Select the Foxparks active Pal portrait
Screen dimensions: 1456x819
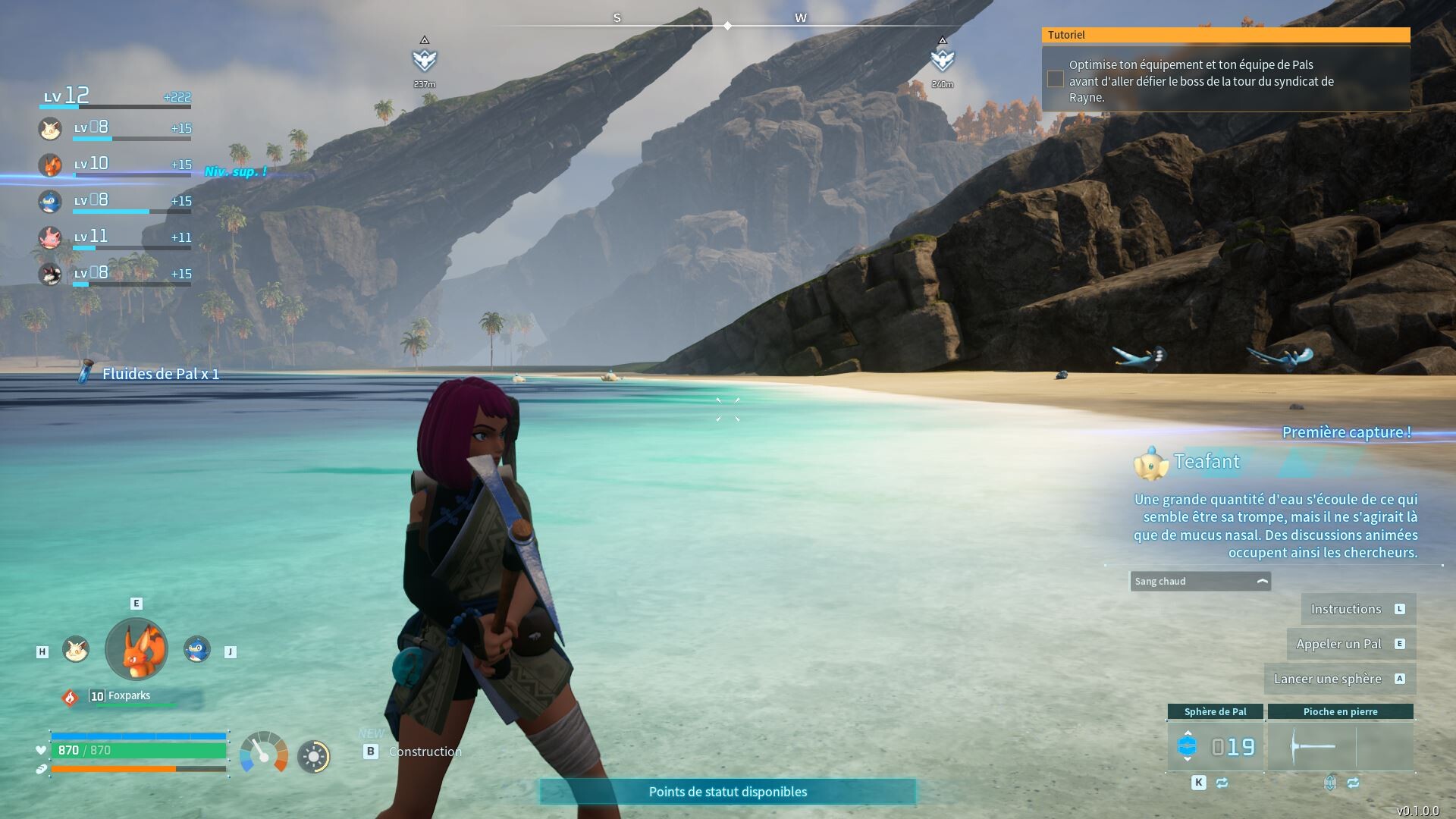[x=136, y=649]
